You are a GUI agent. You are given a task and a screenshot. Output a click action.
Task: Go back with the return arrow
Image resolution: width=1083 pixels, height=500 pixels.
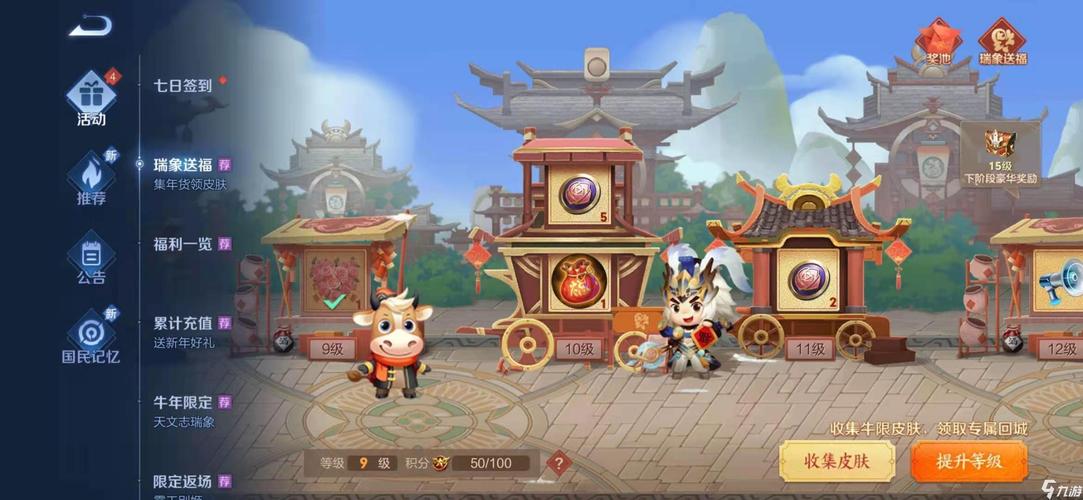(x=90, y=25)
